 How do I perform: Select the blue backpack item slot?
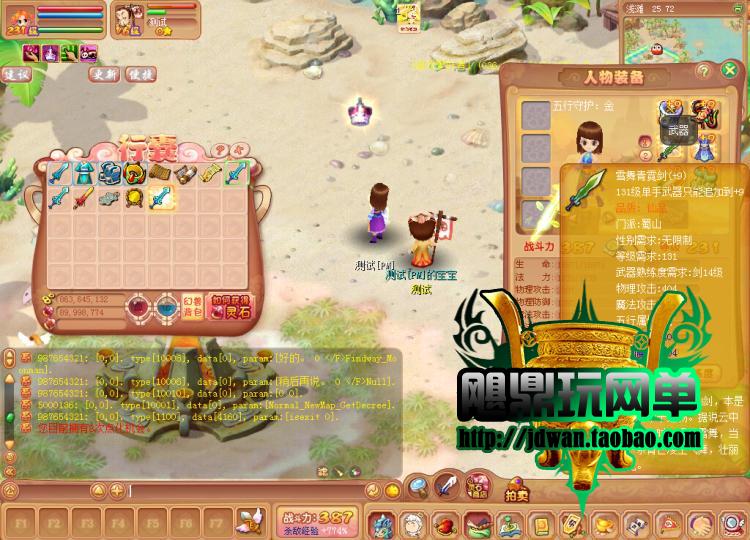tap(108, 174)
